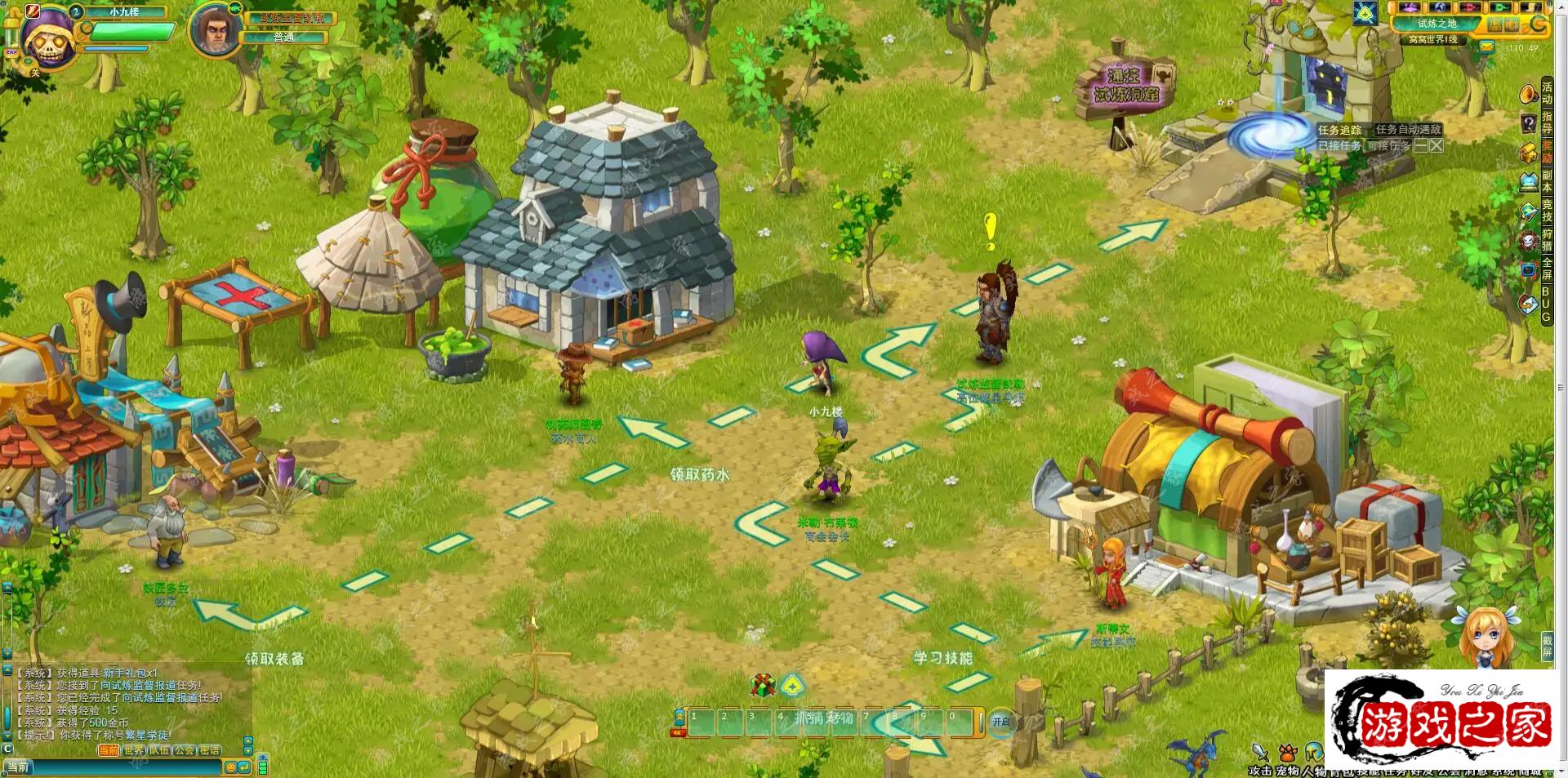The width and height of the screenshot is (1568, 778).
Task: Open the 狩猎 (Hunting) skull icon
Action: pos(1529,241)
